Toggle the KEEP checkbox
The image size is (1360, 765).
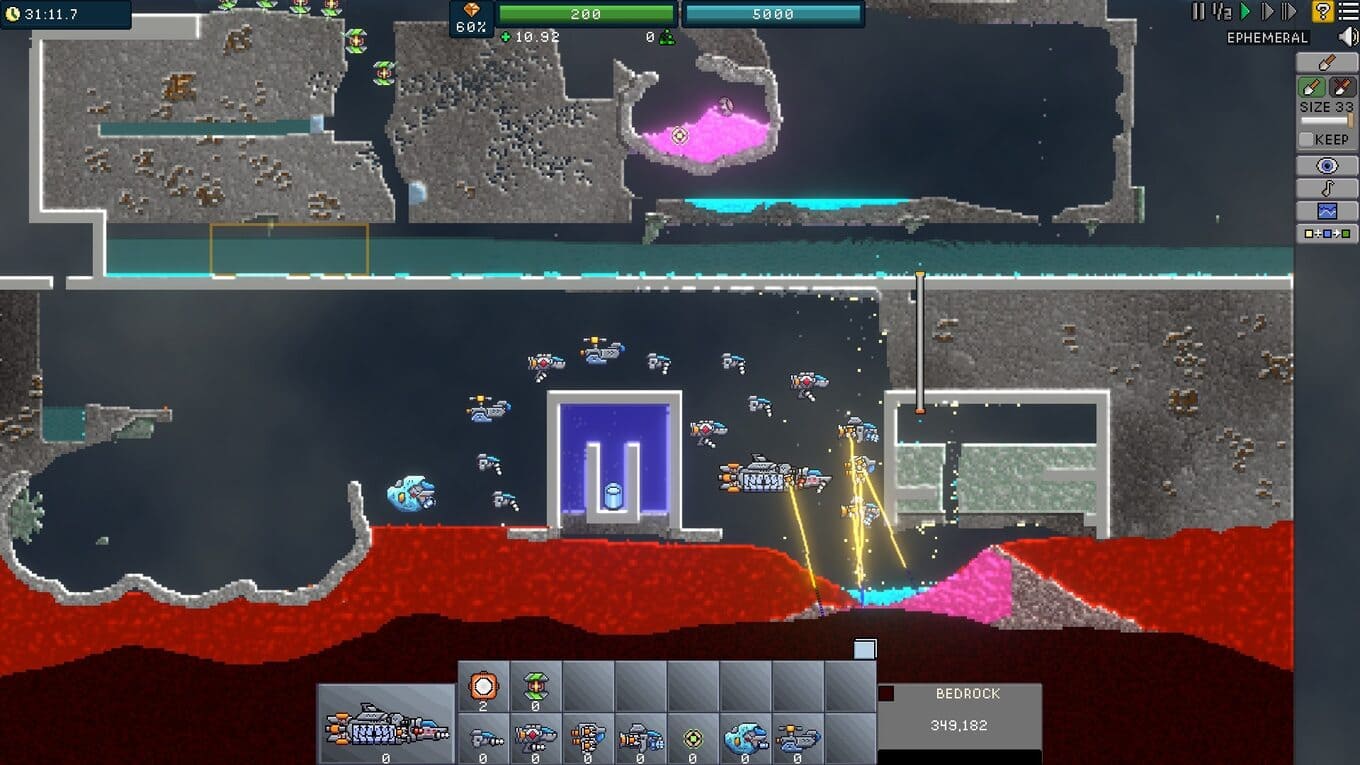pos(1306,140)
